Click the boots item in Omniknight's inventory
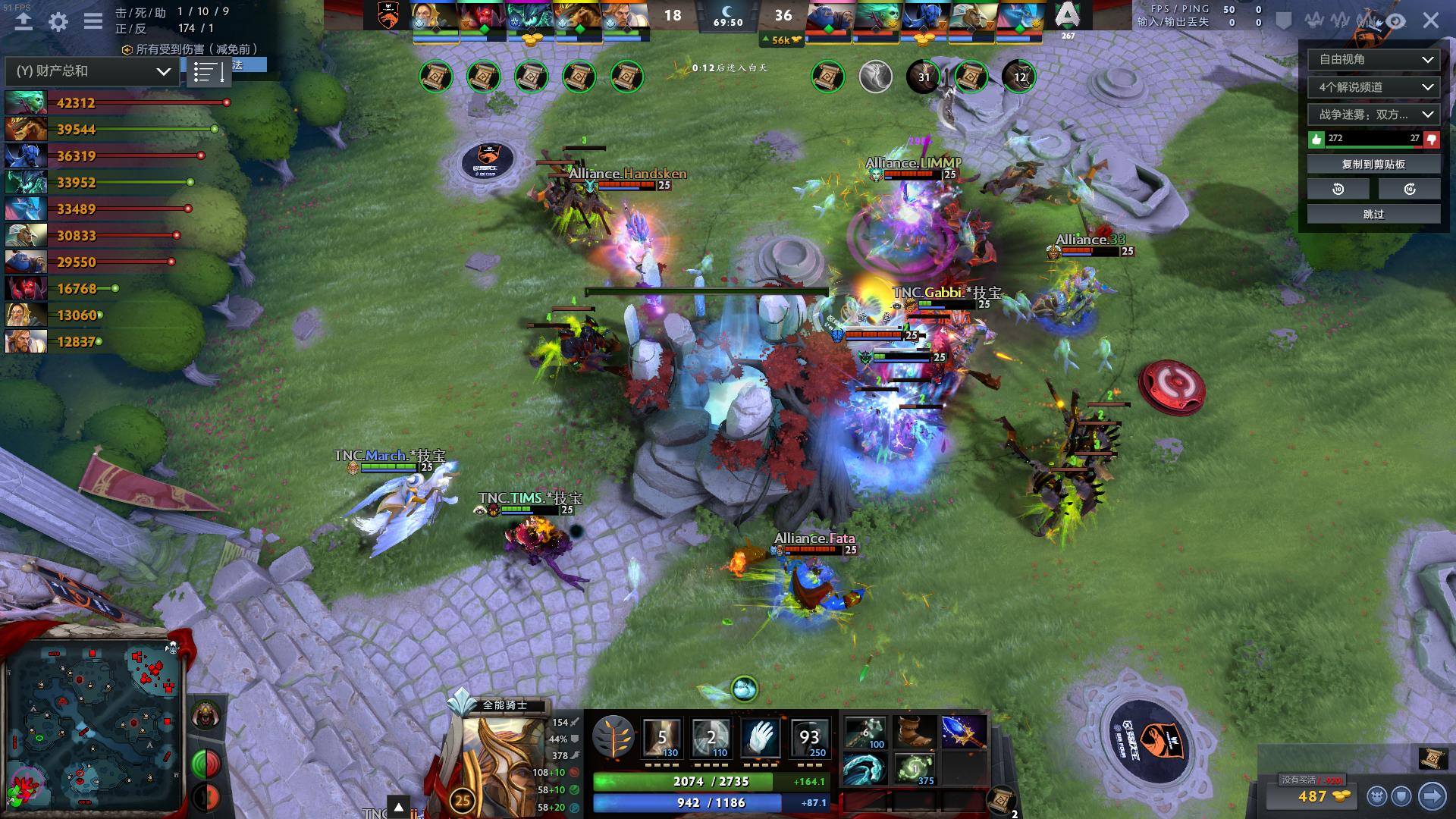1456x819 pixels. (914, 732)
